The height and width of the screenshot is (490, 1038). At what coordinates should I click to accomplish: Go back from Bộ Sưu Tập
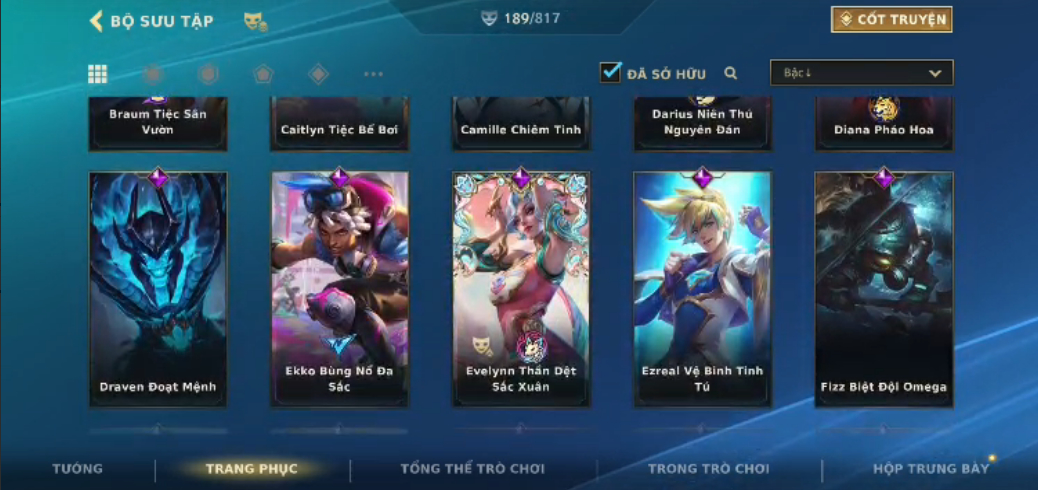point(97,21)
